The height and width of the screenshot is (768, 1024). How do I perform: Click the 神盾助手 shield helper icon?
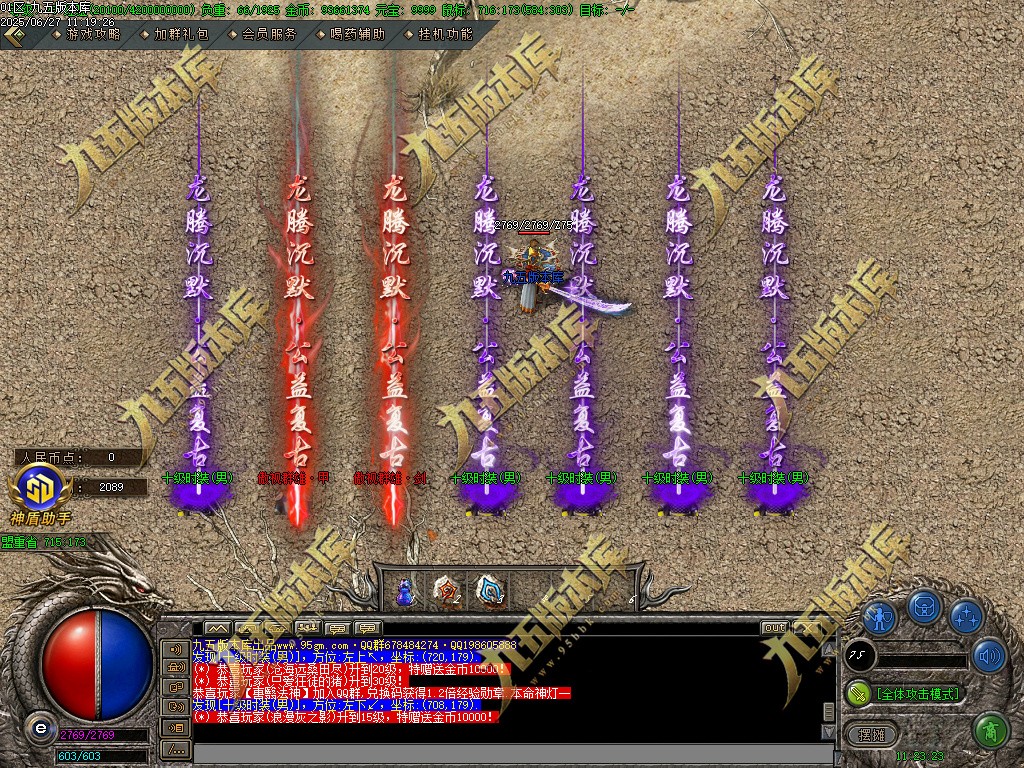[x=40, y=492]
